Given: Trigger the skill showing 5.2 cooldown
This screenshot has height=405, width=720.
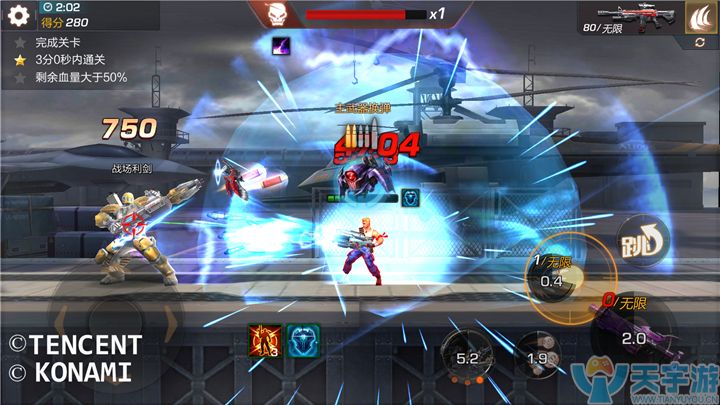Looking at the screenshot, I should [465, 355].
